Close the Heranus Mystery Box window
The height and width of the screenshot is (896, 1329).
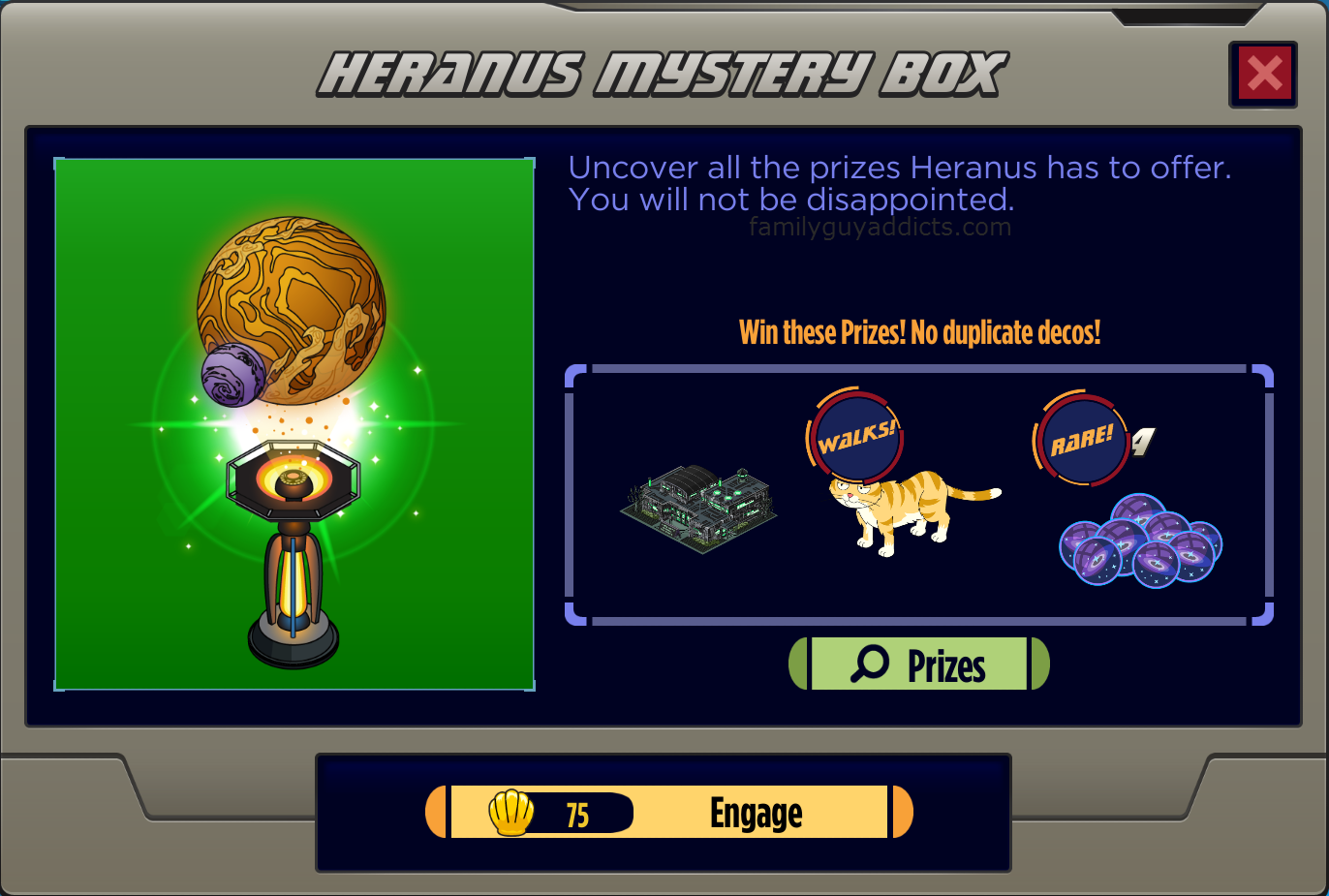1263,75
